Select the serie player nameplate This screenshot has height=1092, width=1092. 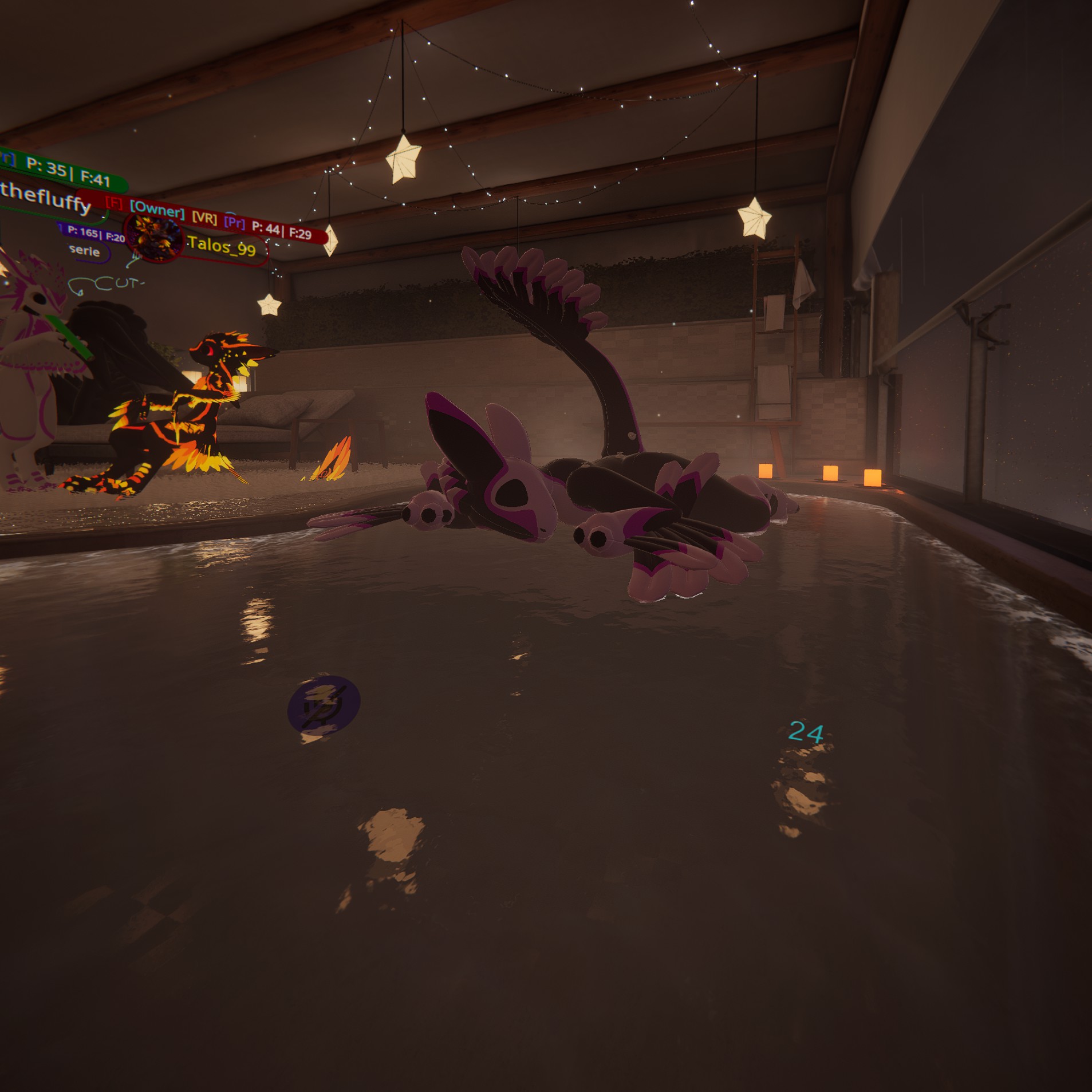click(85, 251)
